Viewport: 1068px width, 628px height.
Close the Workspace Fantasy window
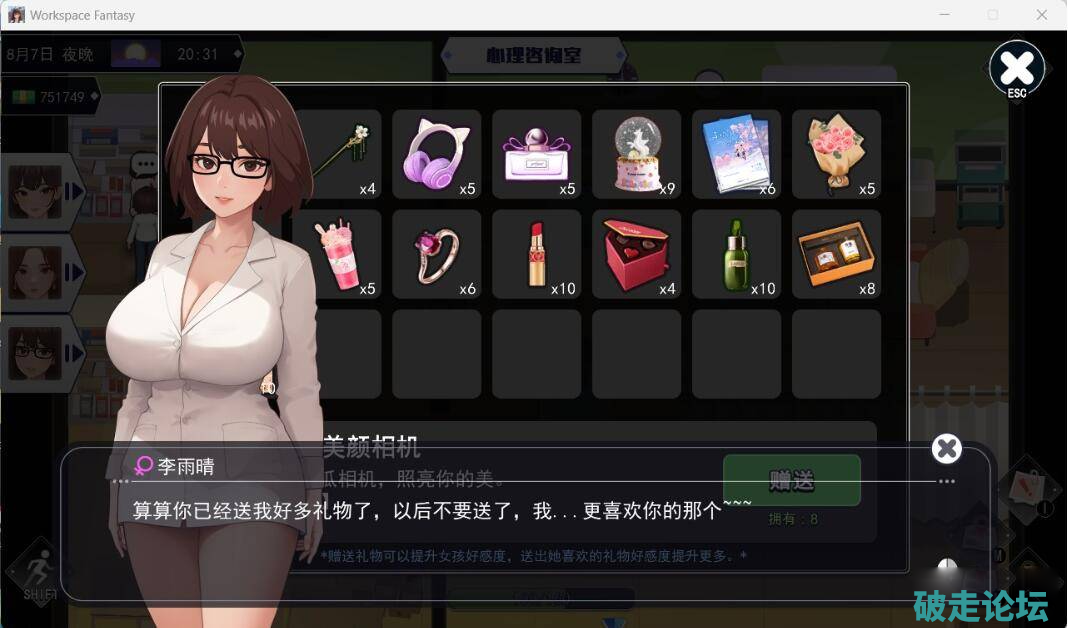click(x=1042, y=15)
